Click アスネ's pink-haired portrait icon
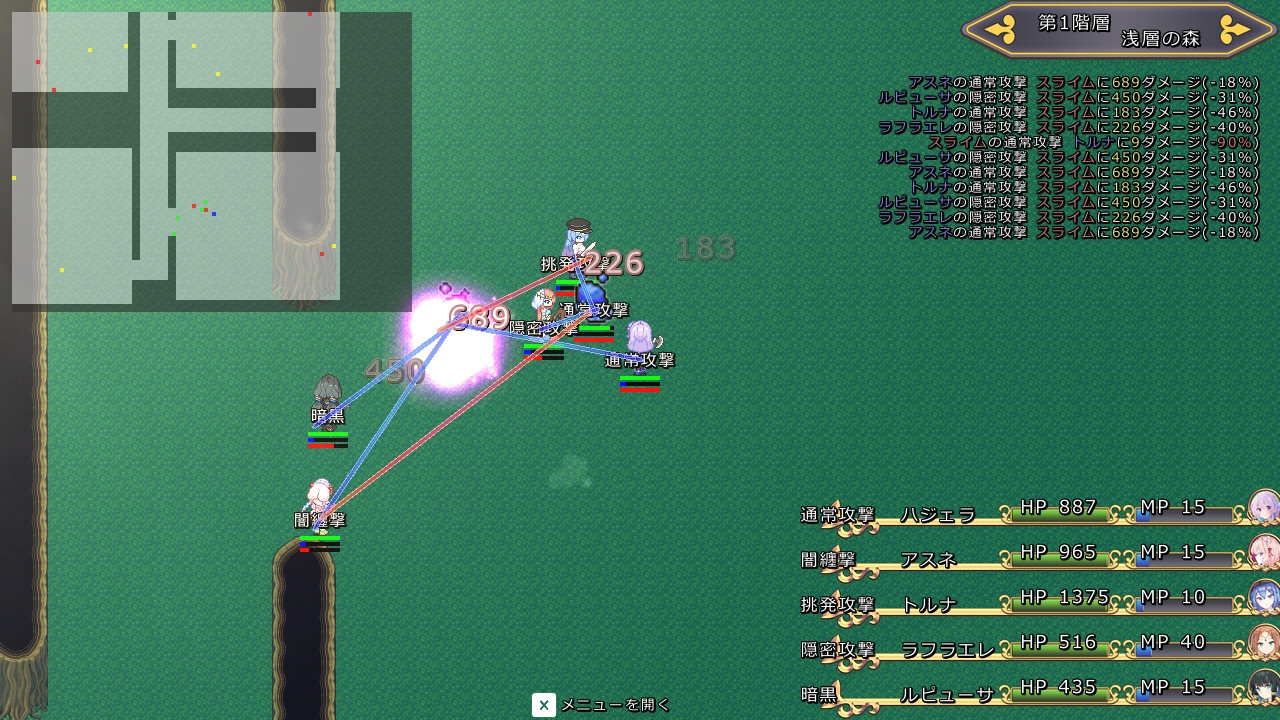This screenshot has height=720, width=1280. tap(1264, 552)
